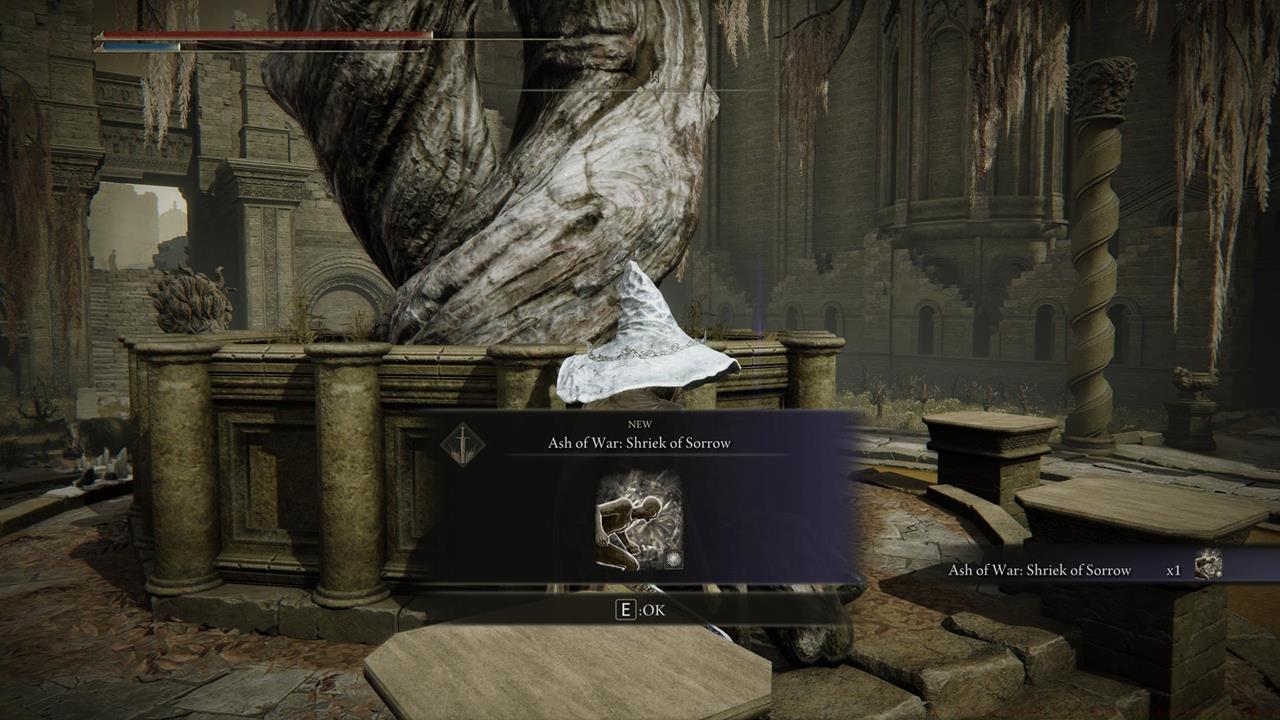Click the NEW label above the item name

tap(640, 426)
